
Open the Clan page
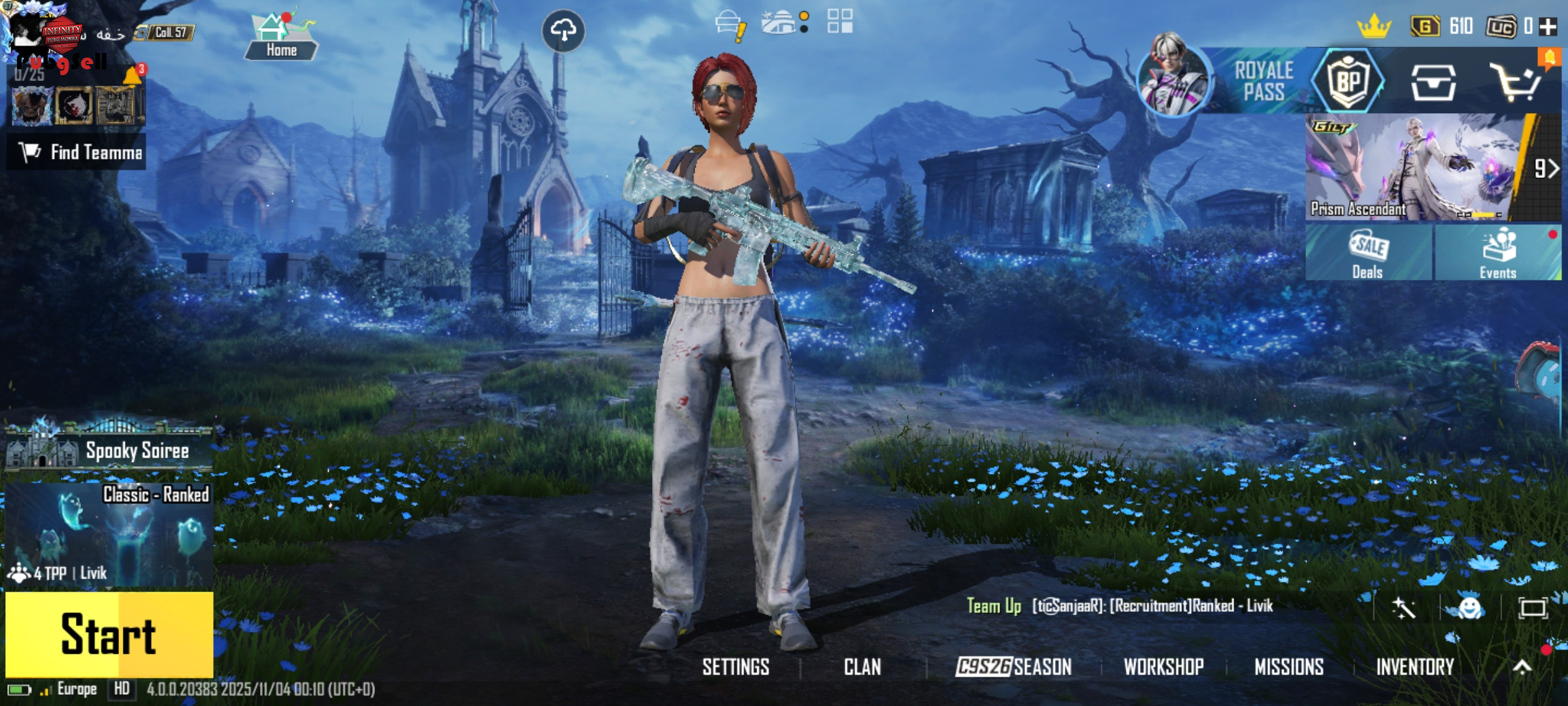point(862,667)
